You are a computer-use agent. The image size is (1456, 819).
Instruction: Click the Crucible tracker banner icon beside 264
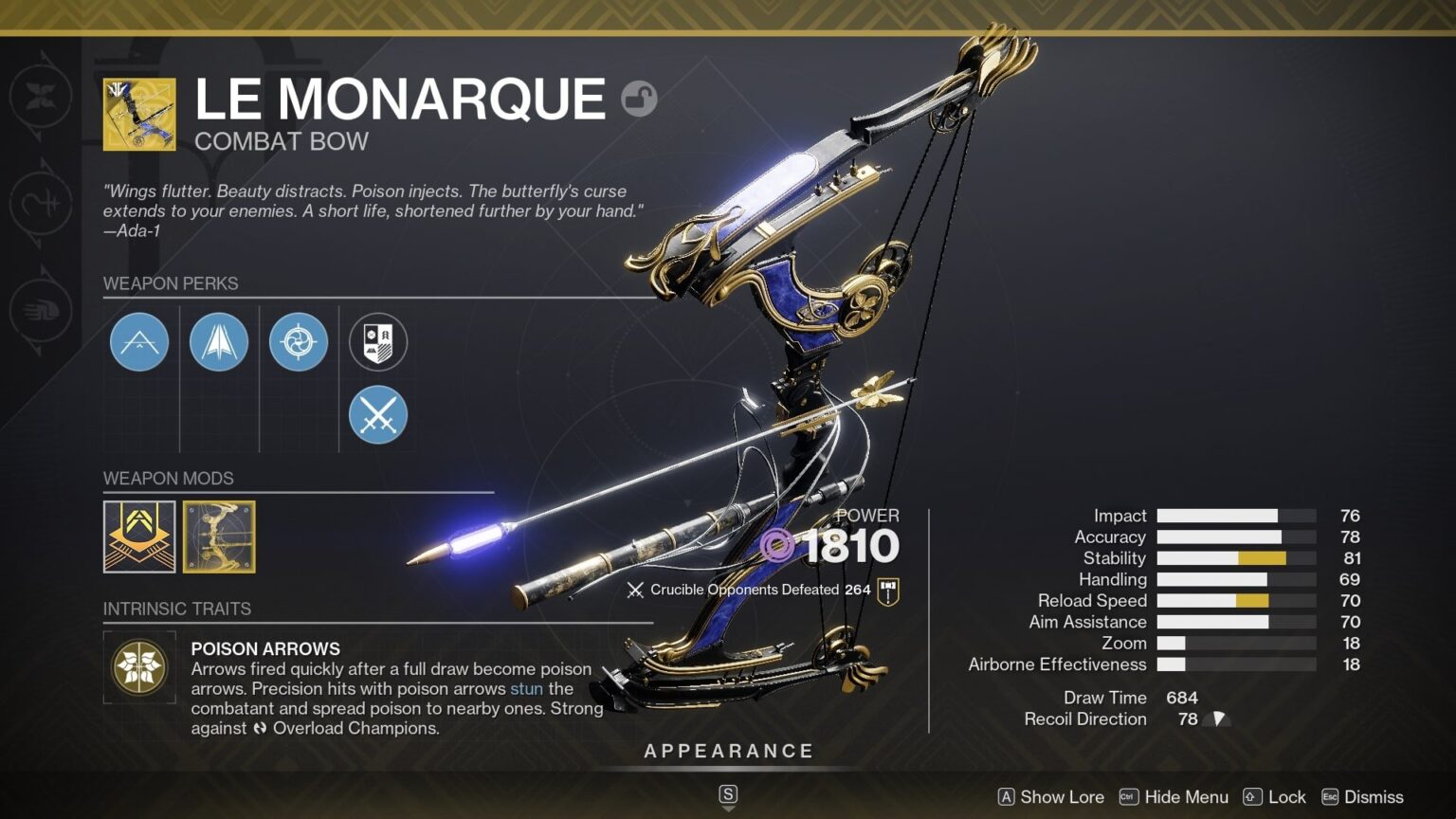[887, 589]
